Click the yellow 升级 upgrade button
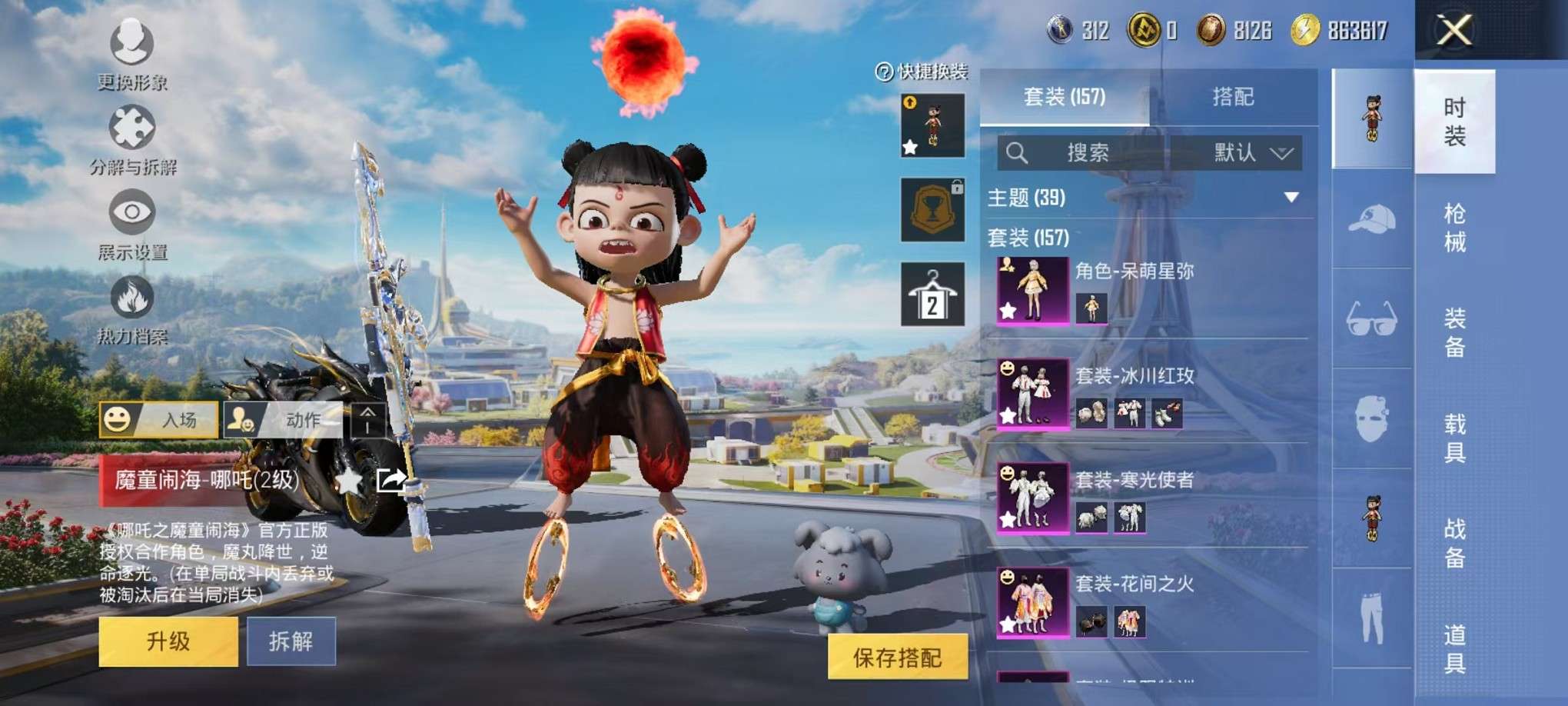Screen dimensions: 1568x706 [x=168, y=641]
